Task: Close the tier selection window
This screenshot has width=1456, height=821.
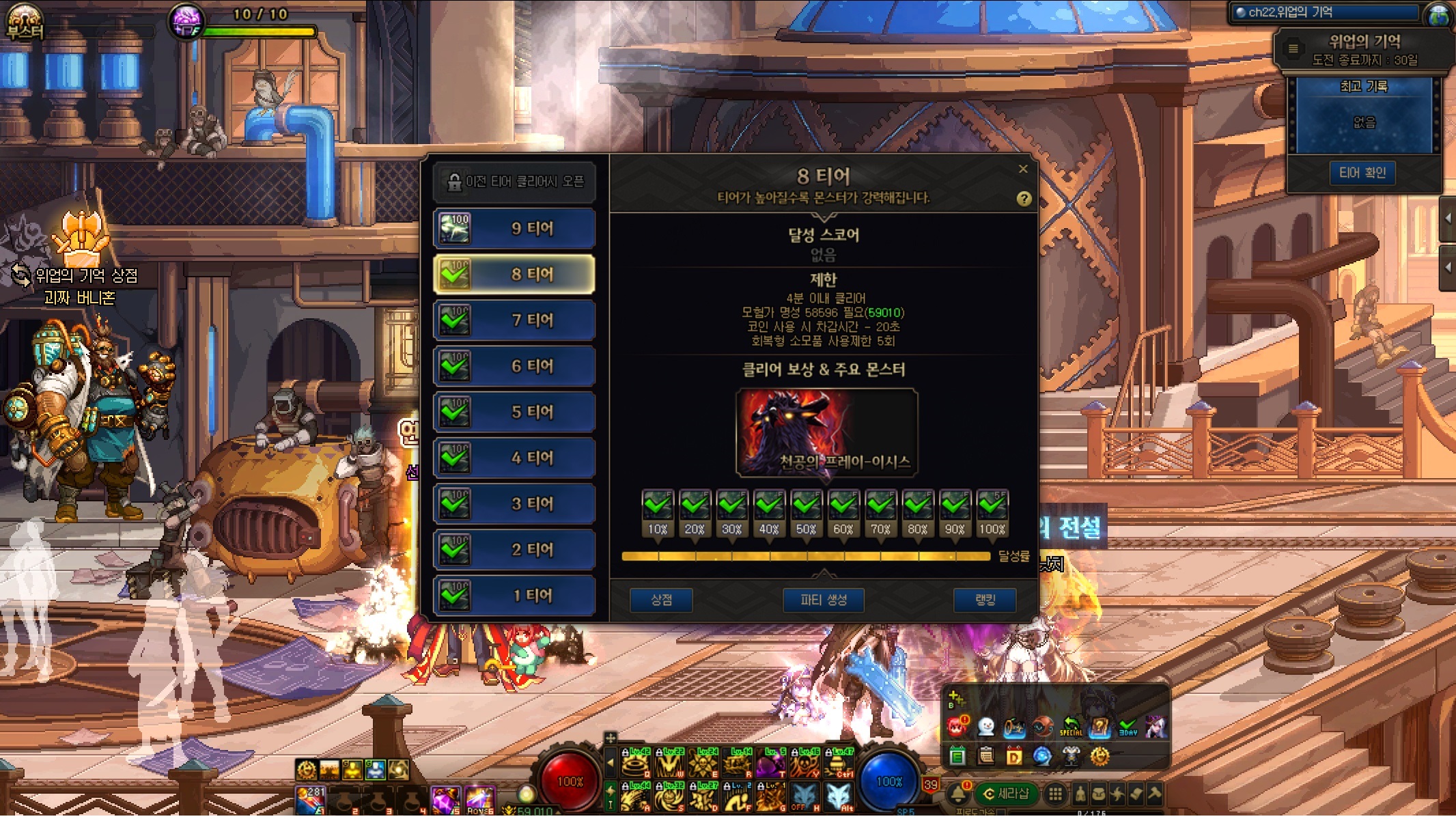Action: coord(1023,169)
